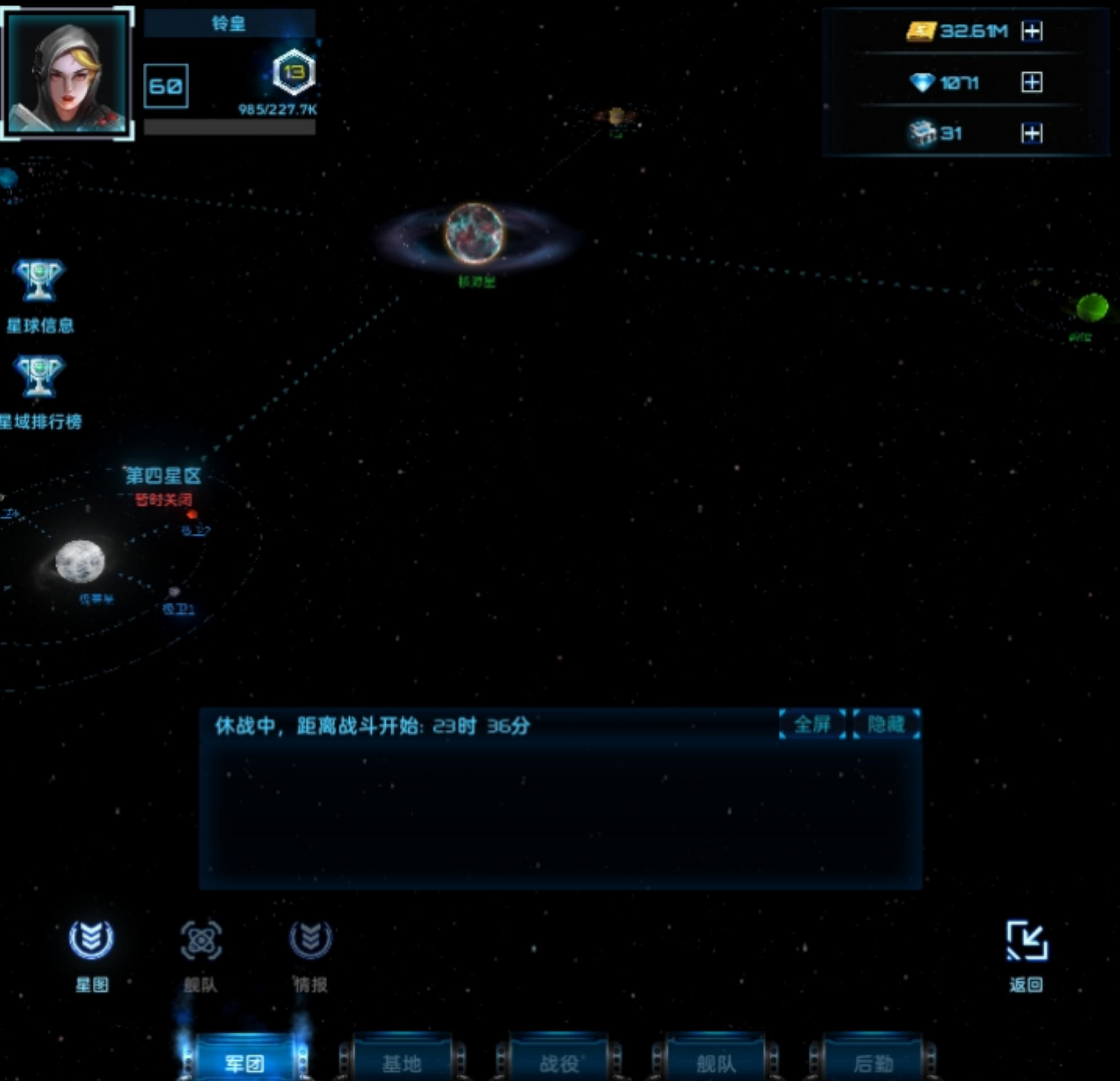Click the player avatar portrait
This screenshot has width=1120, height=1081.
[x=68, y=73]
